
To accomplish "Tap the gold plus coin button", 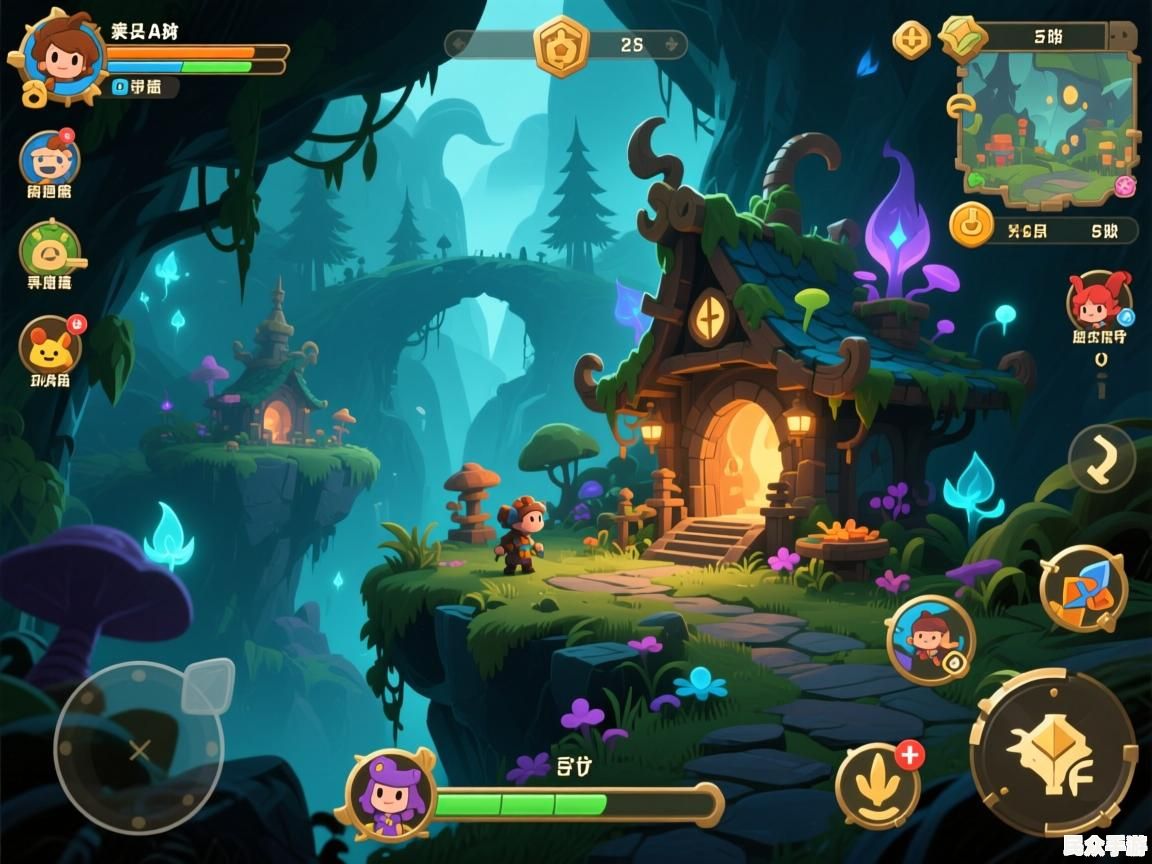I will (911, 40).
